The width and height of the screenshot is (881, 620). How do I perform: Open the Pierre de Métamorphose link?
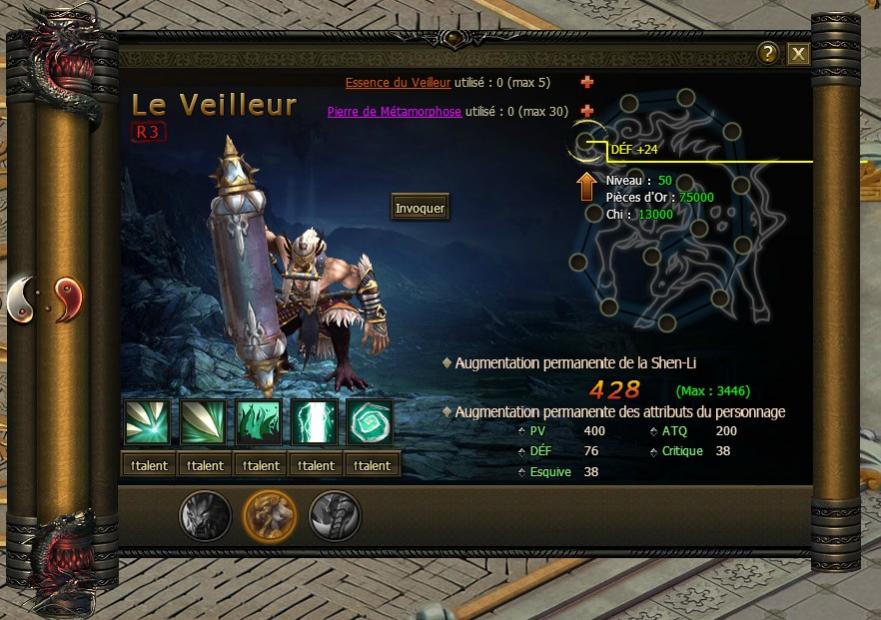(x=394, y=112)
